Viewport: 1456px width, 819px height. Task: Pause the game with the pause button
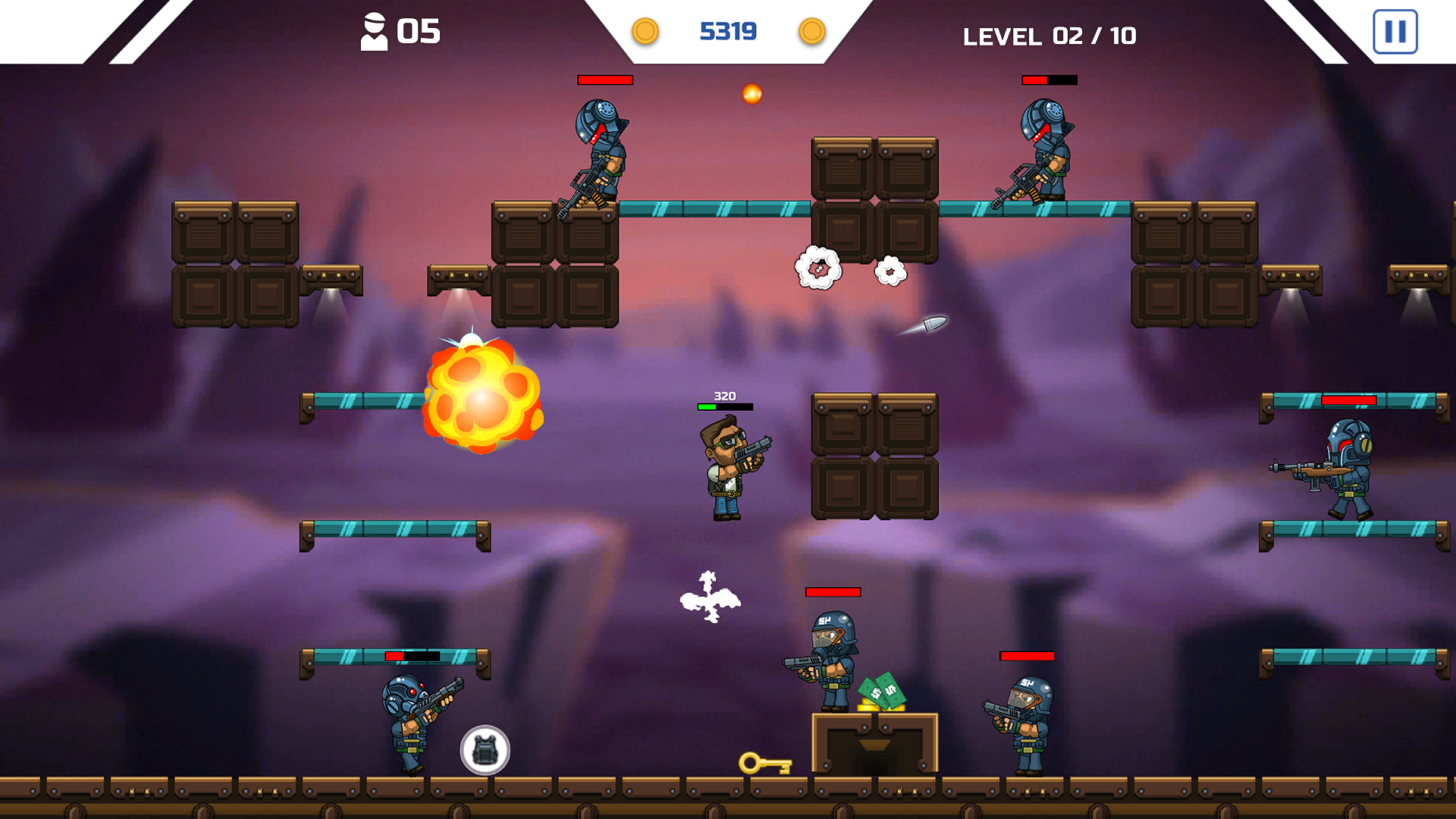1395,32
